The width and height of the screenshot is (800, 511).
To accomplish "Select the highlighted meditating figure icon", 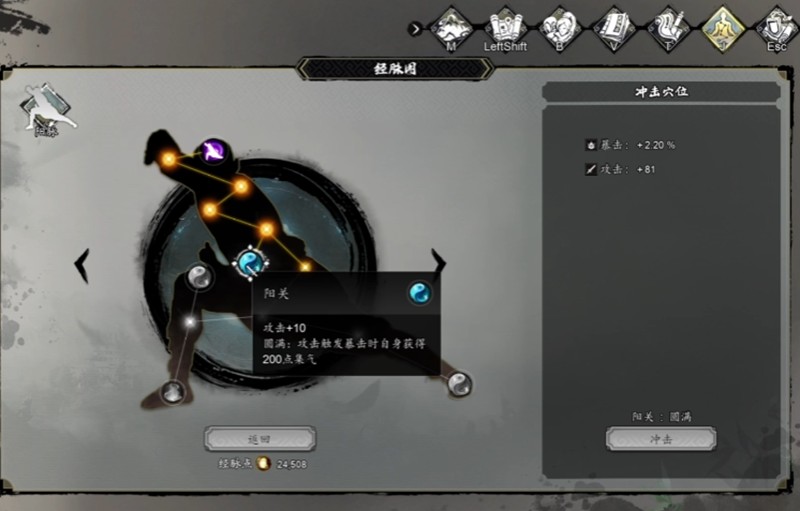I will tap(721, 27).
